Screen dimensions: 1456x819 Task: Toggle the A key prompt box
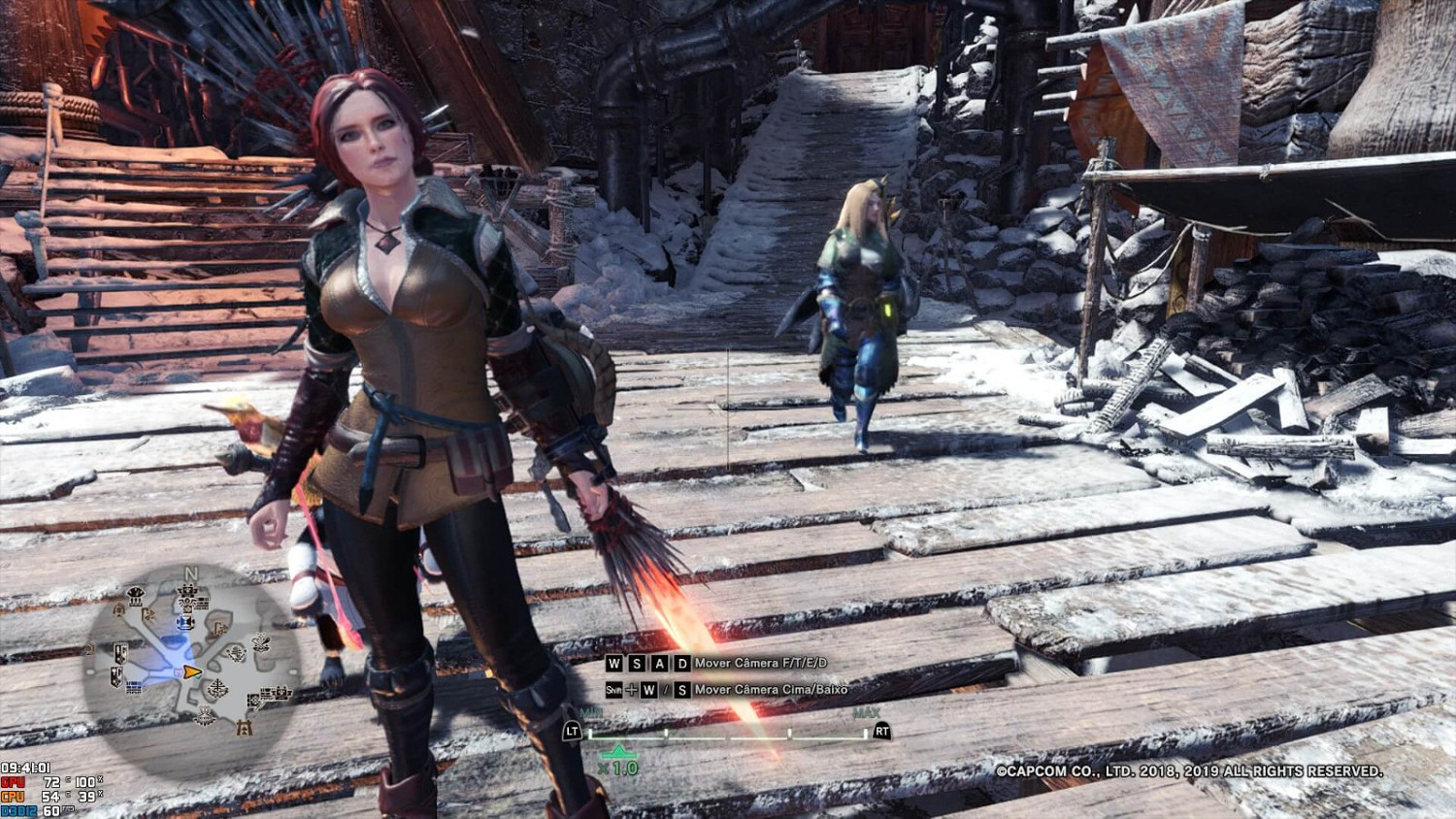660,662
